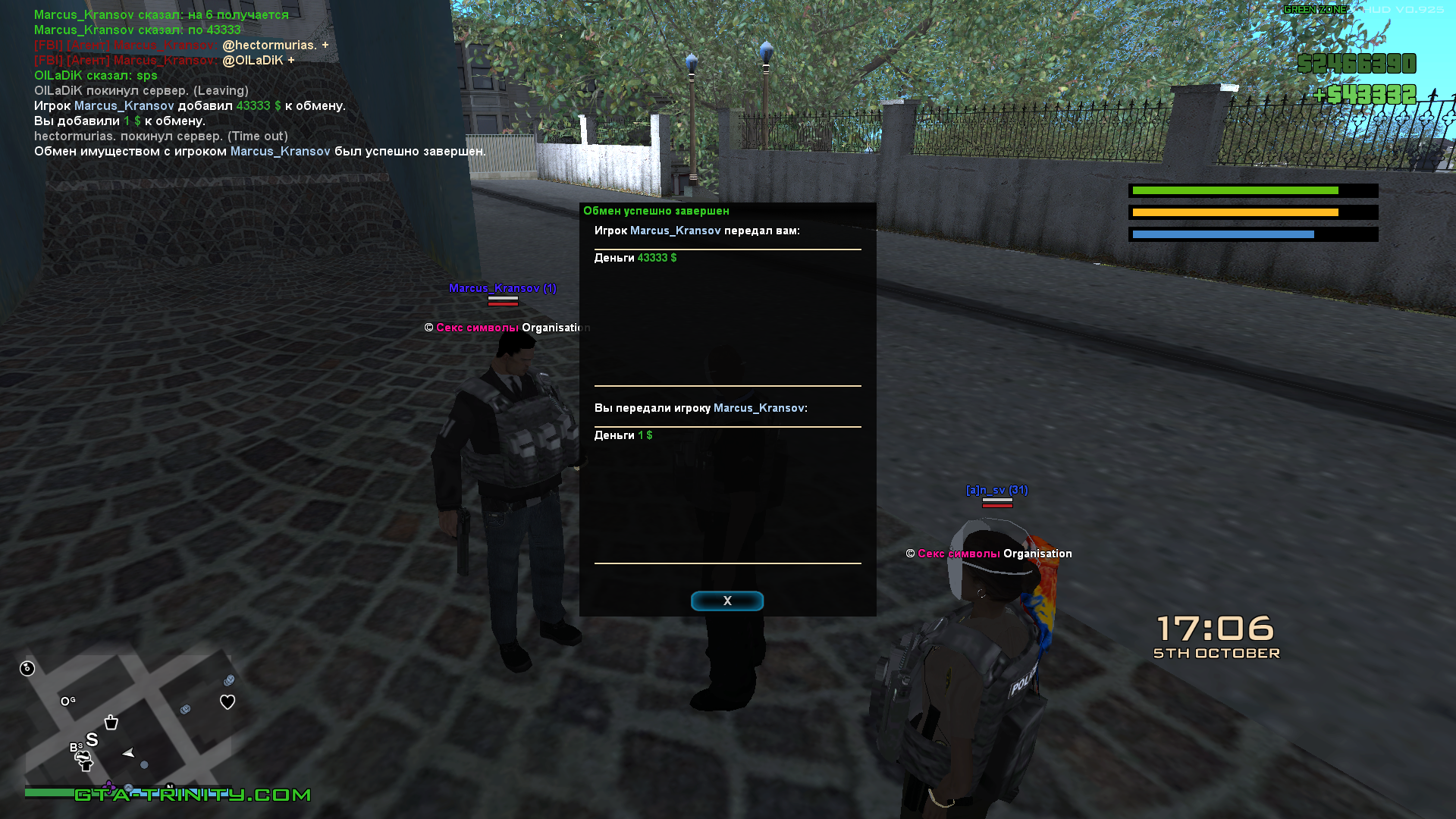
Task: Select the shopping basket marker on the minimap
Action: [111, 722]
